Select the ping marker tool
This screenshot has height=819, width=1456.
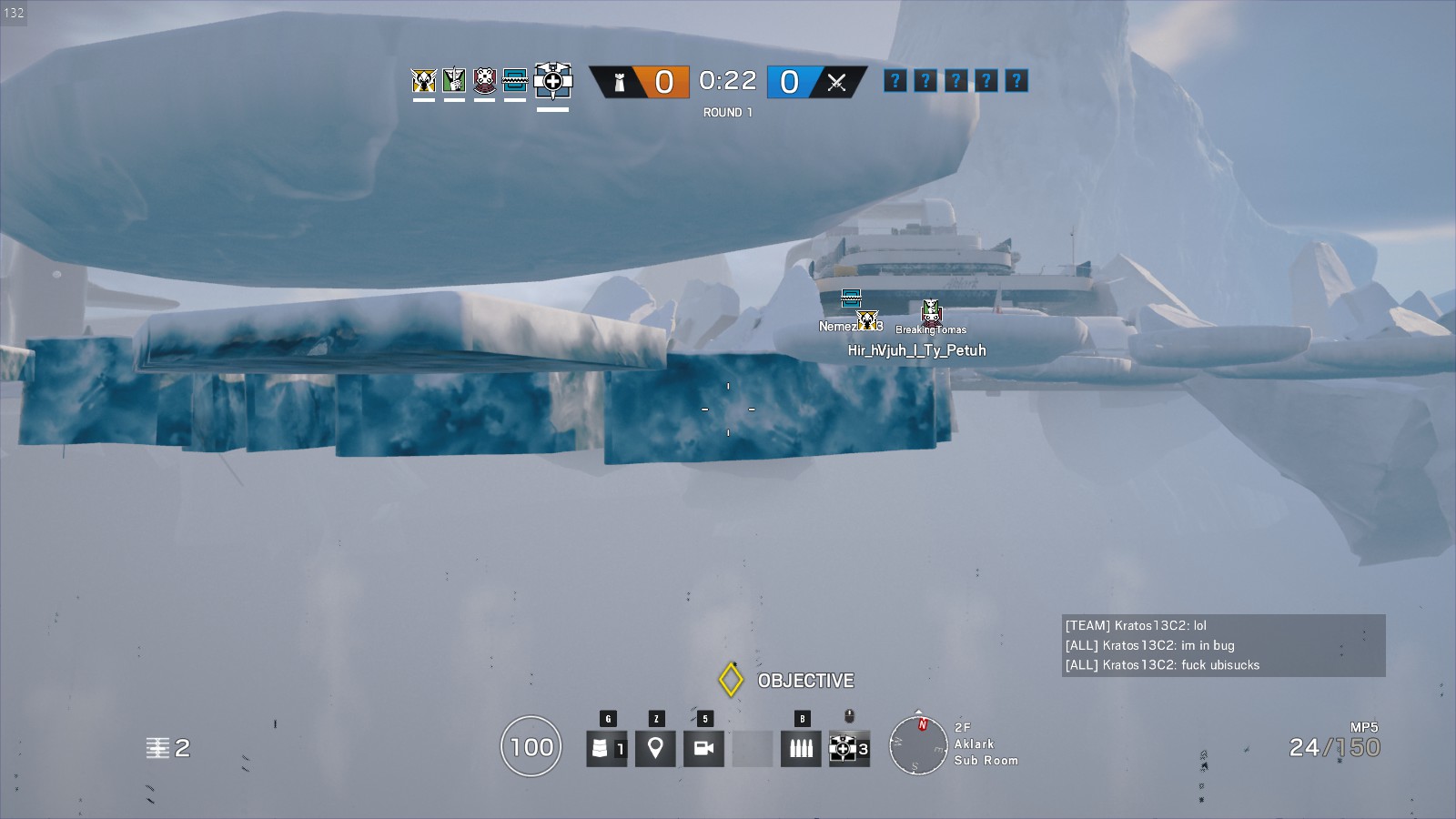tap(655, 749)
